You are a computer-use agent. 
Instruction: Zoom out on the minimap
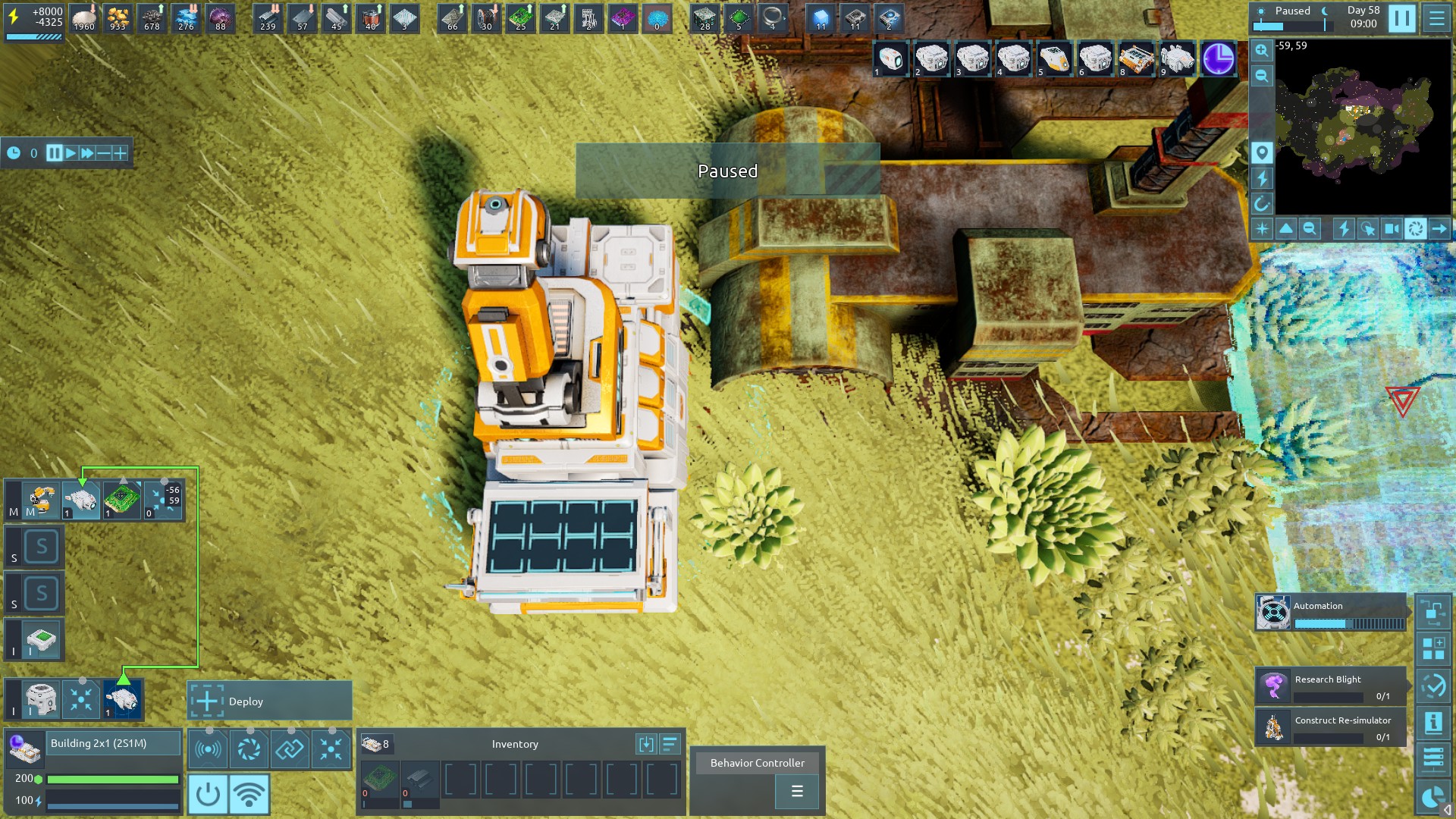tap(1261, 76)
